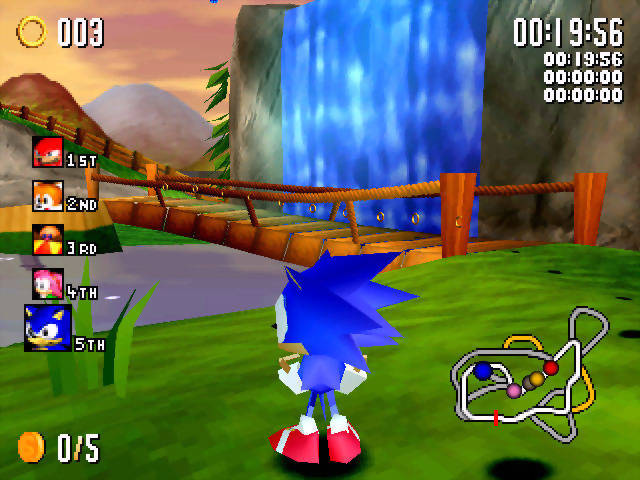Click the blue Sonic marker on minimap
Viewport: 640px width, 480px height.
click(483, 371)
